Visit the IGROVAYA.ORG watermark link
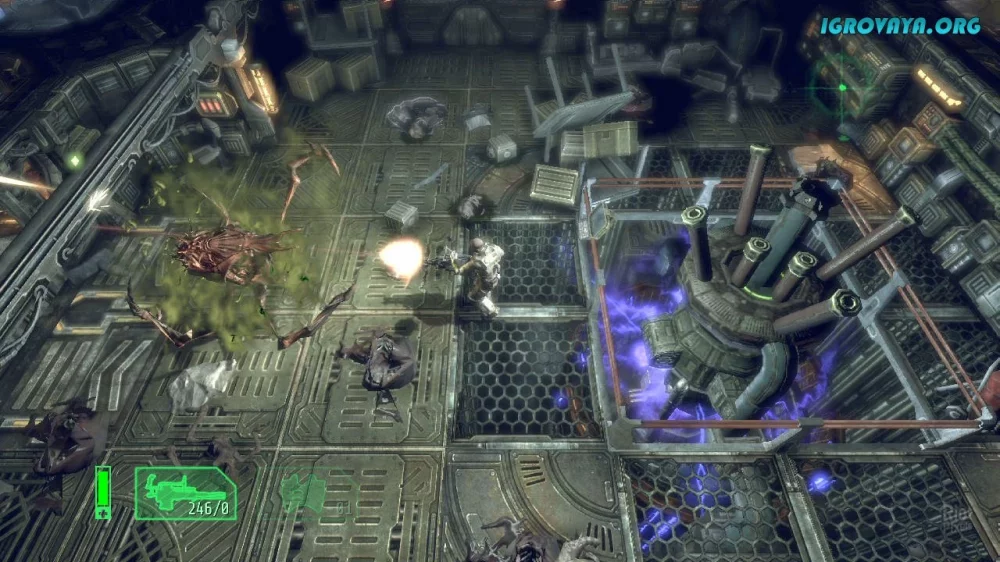 point(900,26)
